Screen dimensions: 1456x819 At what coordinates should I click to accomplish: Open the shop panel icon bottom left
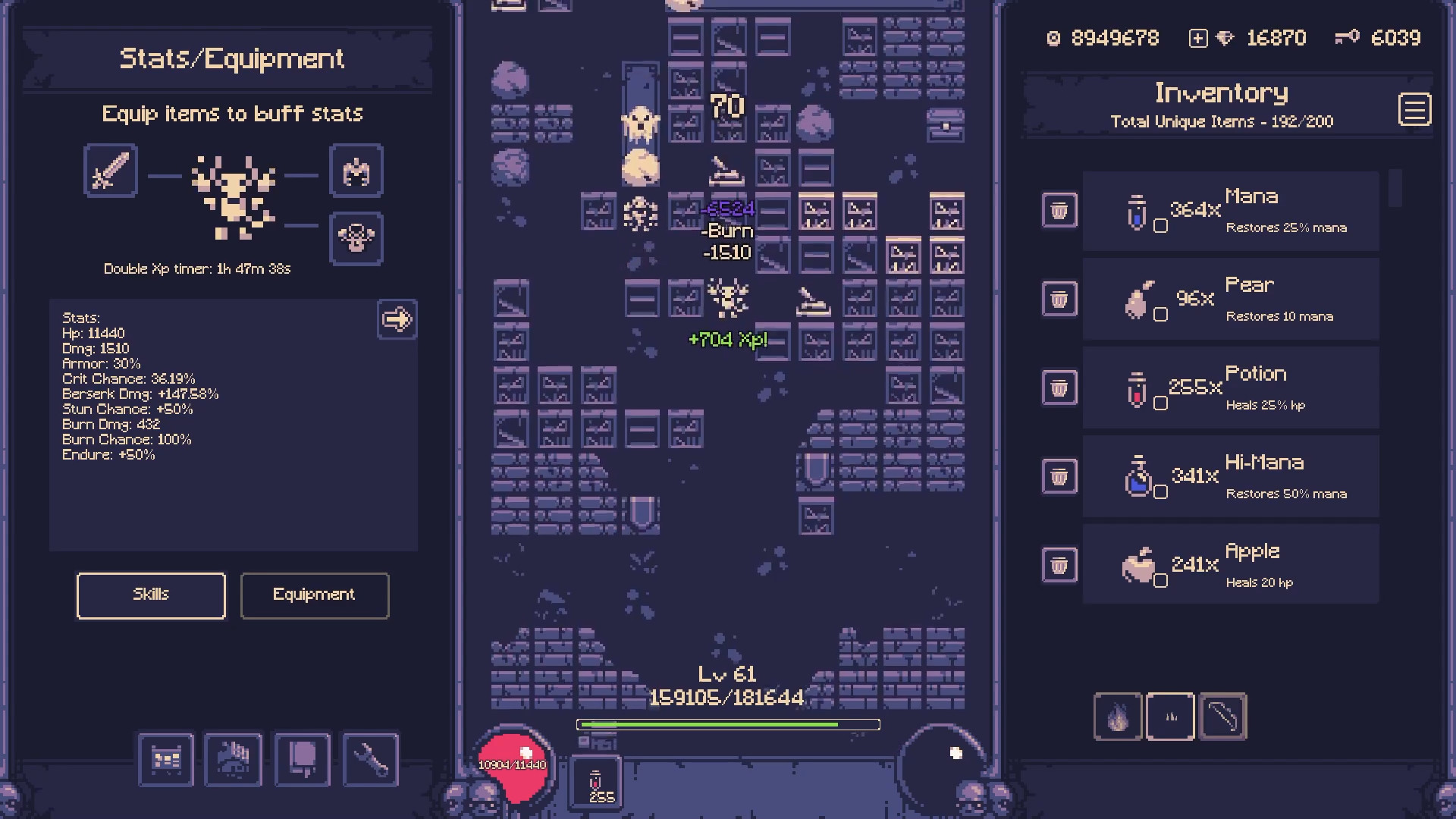(x=166, y=760)
